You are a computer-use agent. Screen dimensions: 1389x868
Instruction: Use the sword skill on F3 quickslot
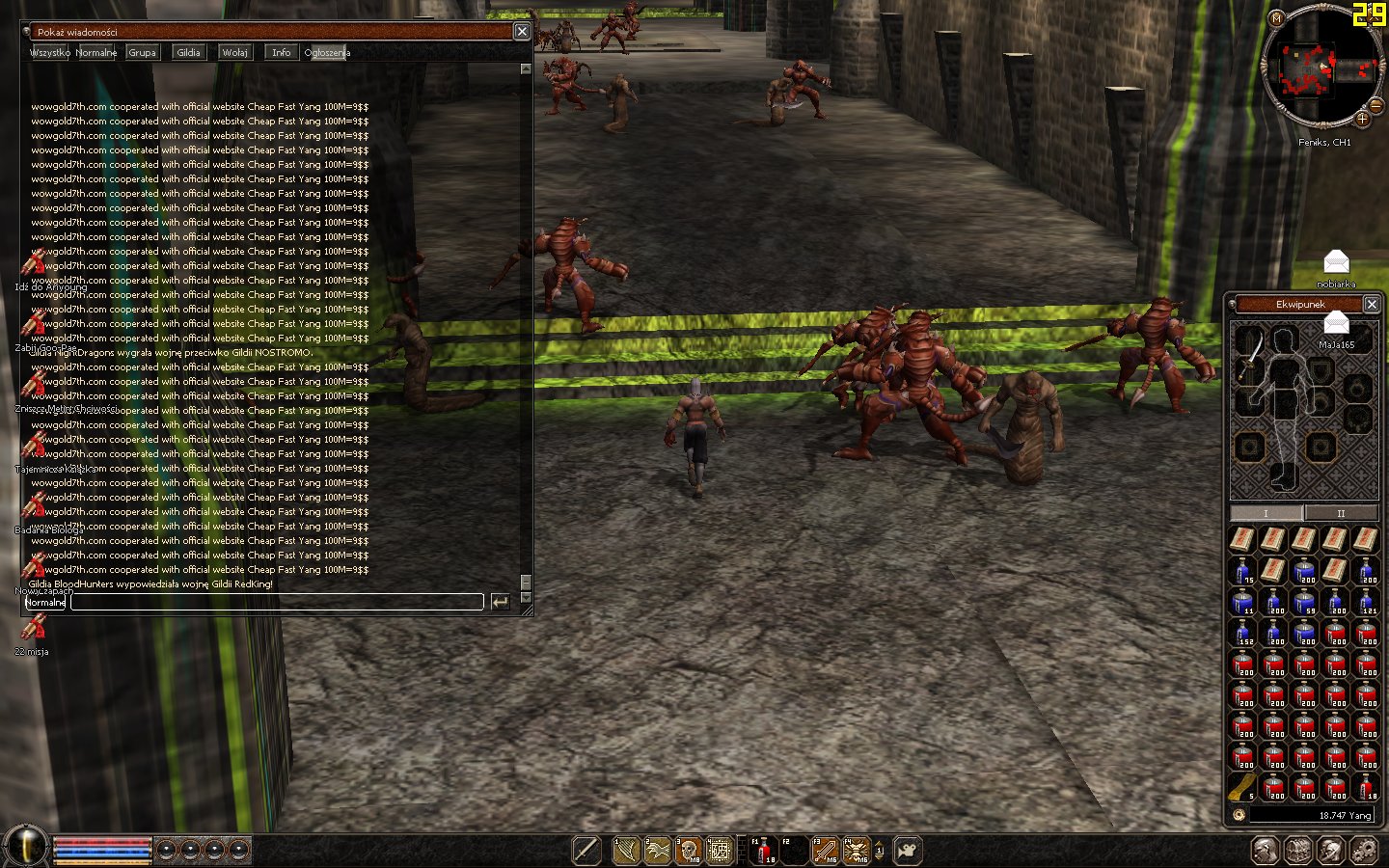click(x=825, y=849)
